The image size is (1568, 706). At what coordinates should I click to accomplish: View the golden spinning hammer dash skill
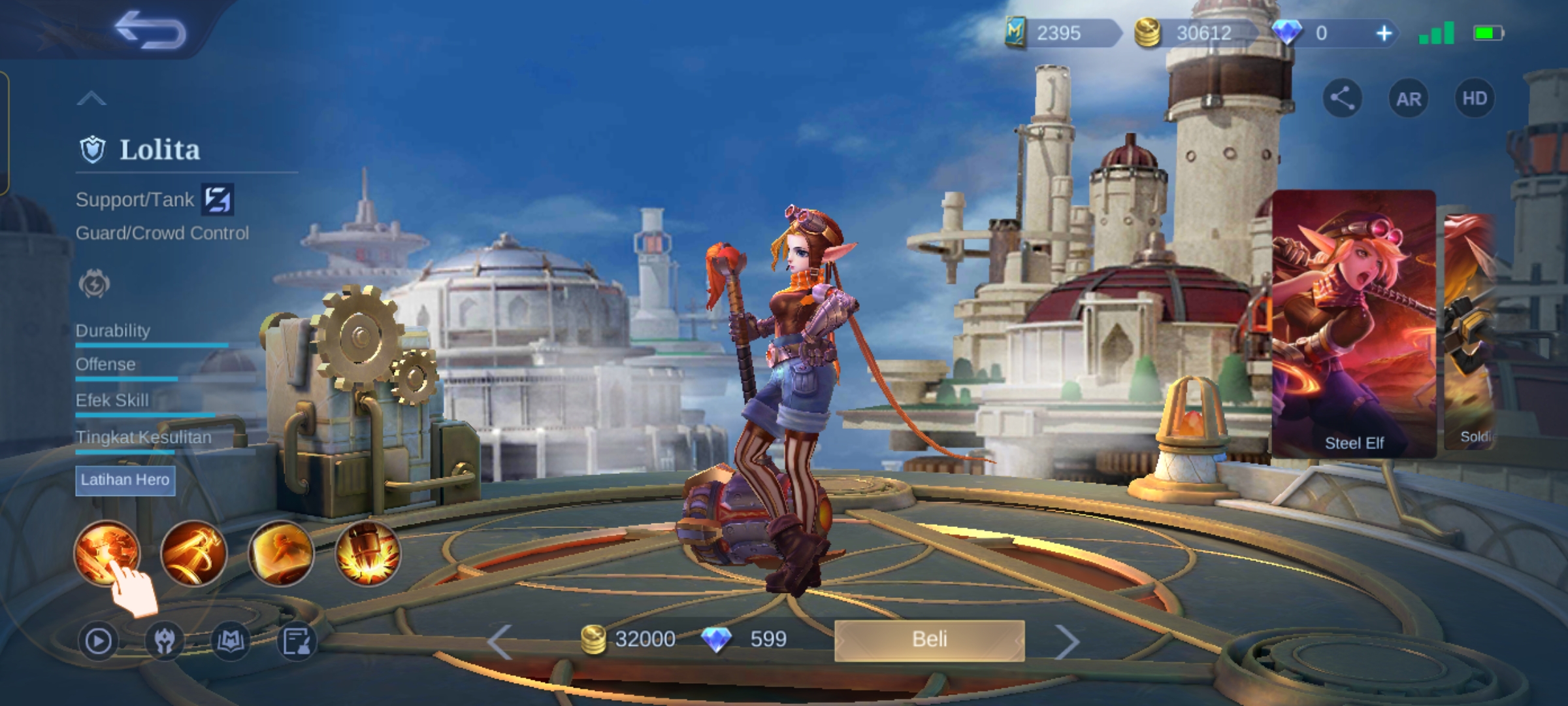click(193, 553)
